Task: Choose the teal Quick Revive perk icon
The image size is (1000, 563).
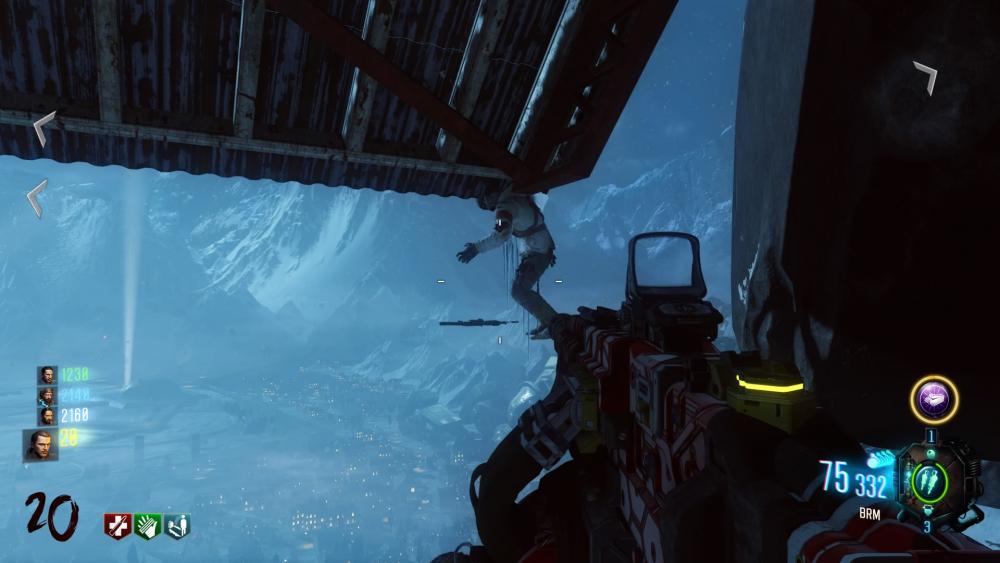Action: click(176, 526)
